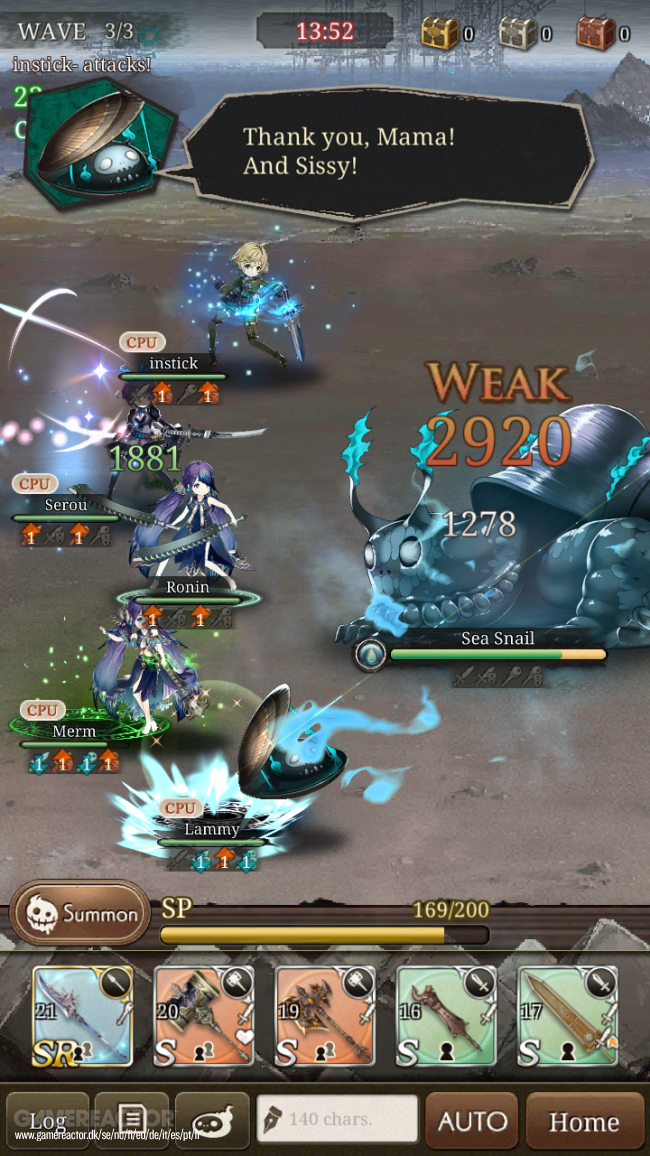Screen dimensions: 650x1156
Task: Choose the axe weapon costing 19
Action: (x=325, y=1016)
